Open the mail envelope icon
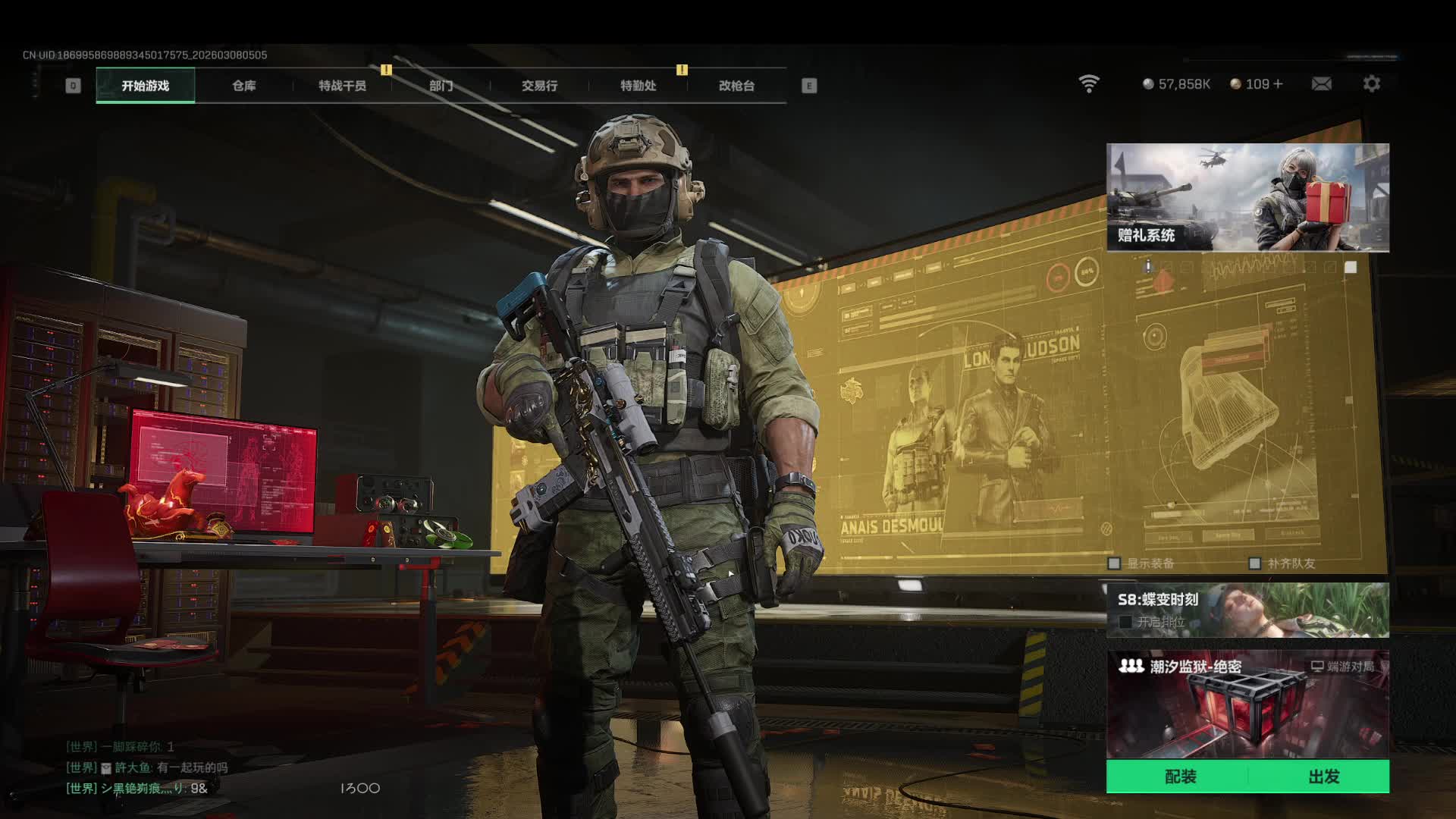Screen dimensions: 1456x819 click(1321, 83)
